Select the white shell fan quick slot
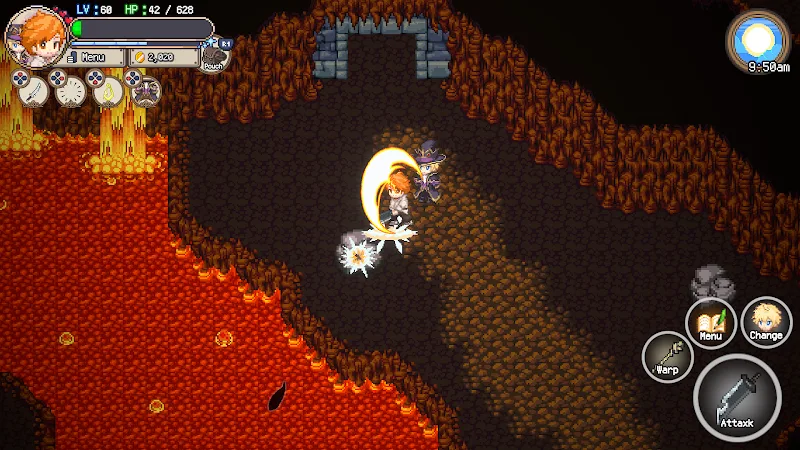800x450 pixels. (70, 92)
